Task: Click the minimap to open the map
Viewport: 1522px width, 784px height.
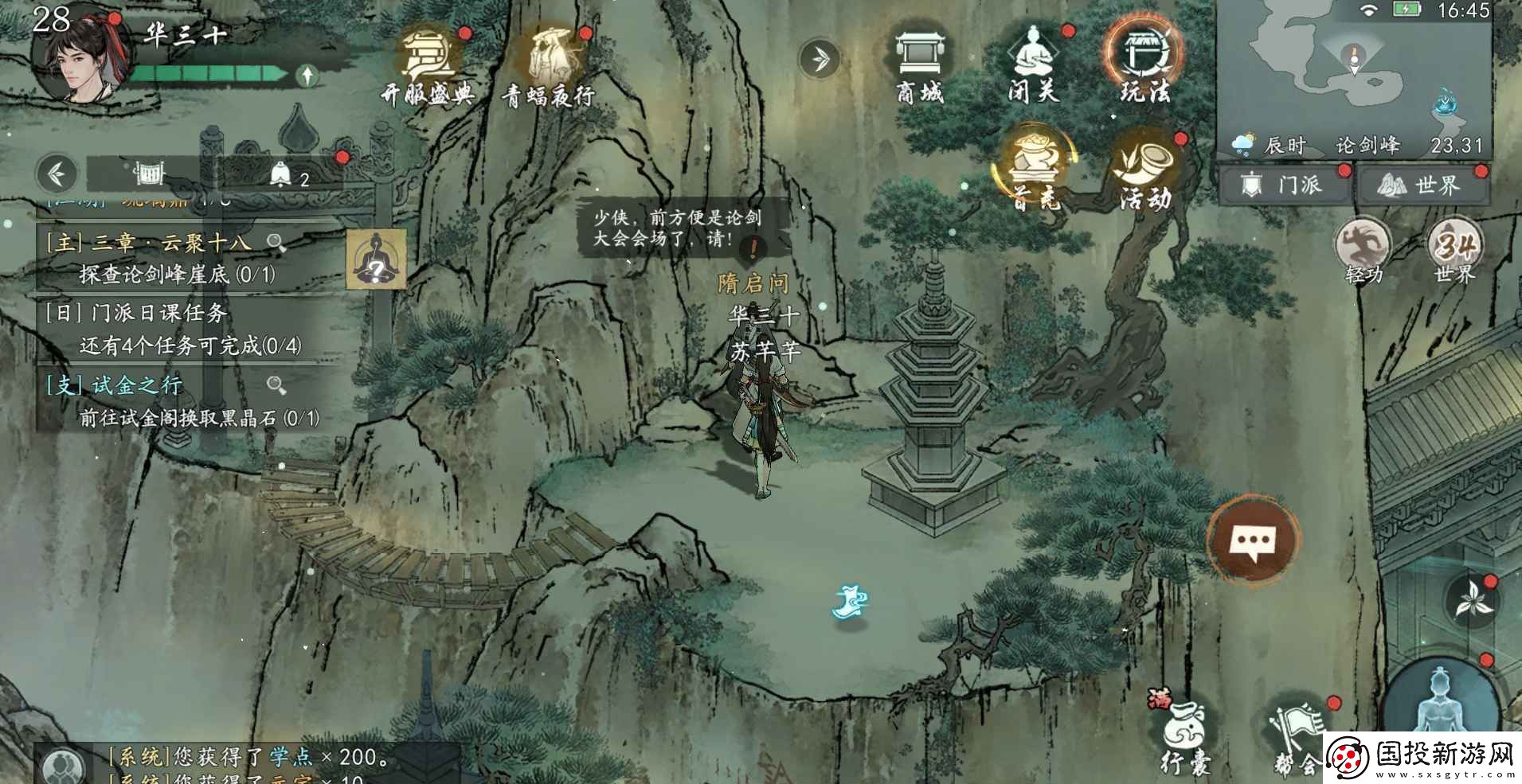Action: [x=1352, y=72]
